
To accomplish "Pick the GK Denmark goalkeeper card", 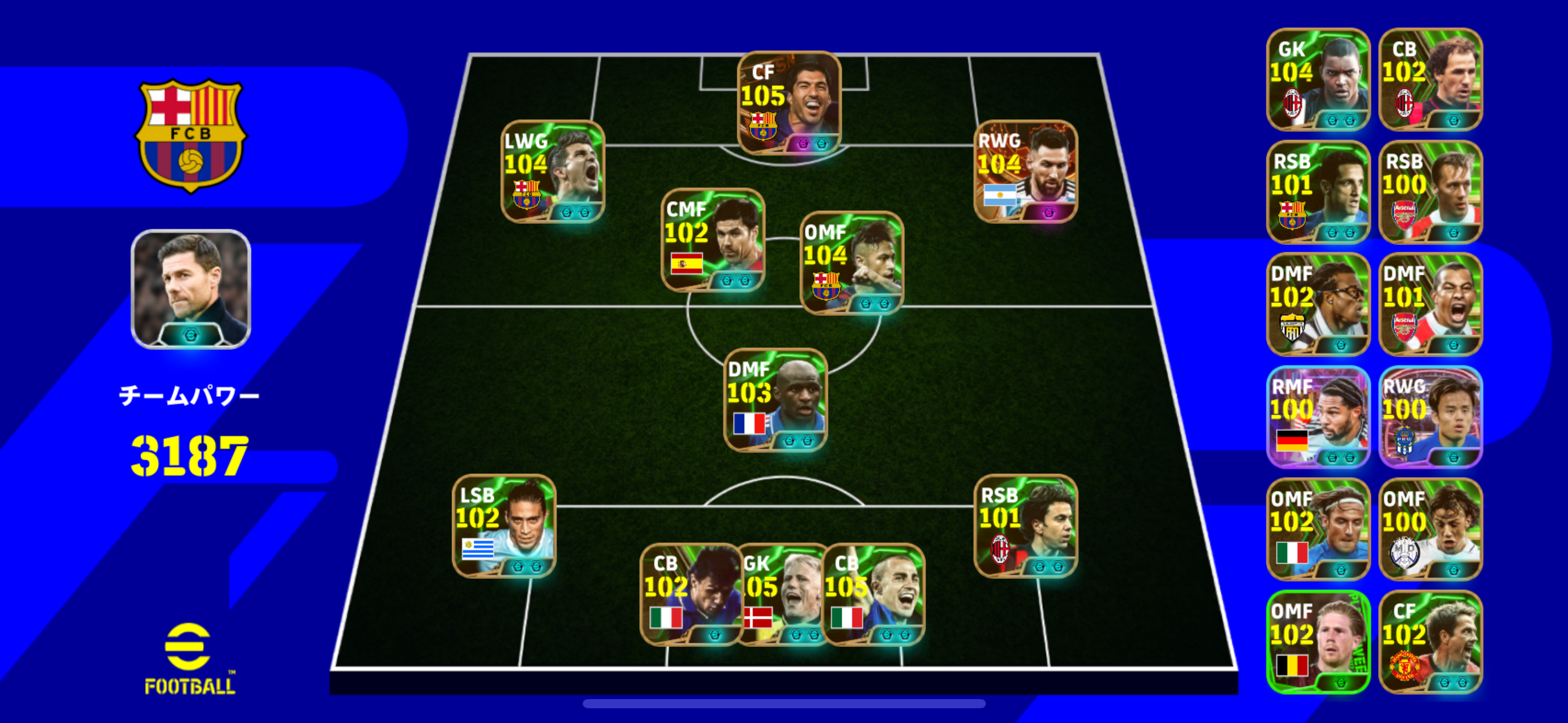I will 782,595.
